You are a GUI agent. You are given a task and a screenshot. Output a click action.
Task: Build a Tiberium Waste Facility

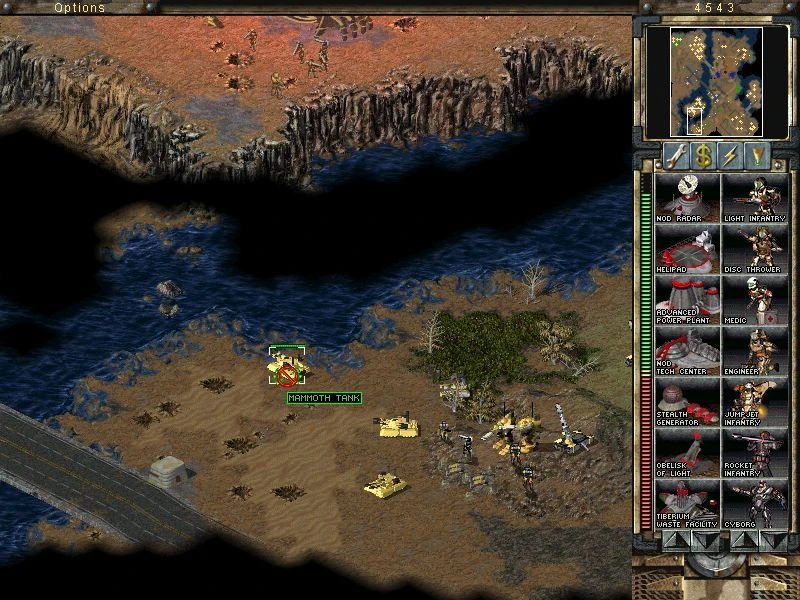point(686,504)
